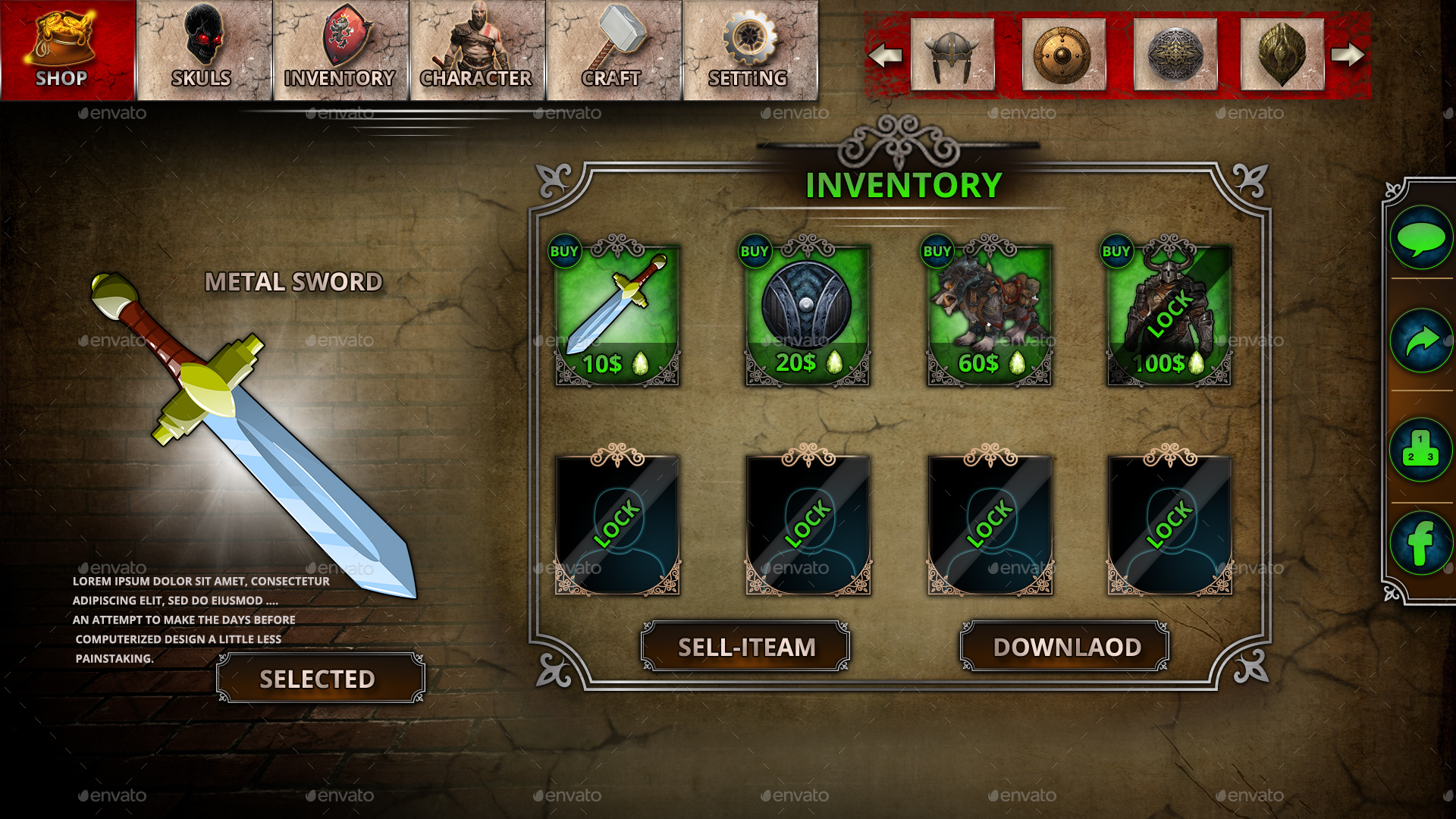Viewport: 1456px width, 819px height.
Task: Click the left arrow to browse items
Action: (x=886, y=55)
